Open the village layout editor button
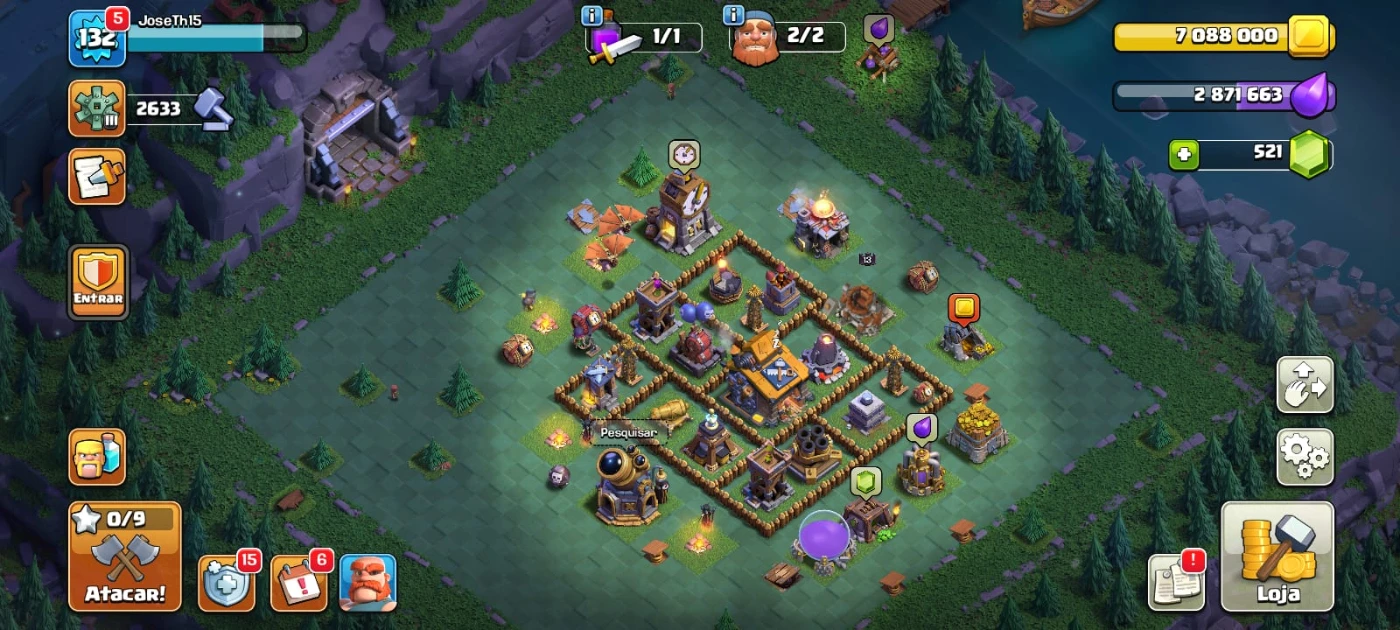 click(1304, 385)
